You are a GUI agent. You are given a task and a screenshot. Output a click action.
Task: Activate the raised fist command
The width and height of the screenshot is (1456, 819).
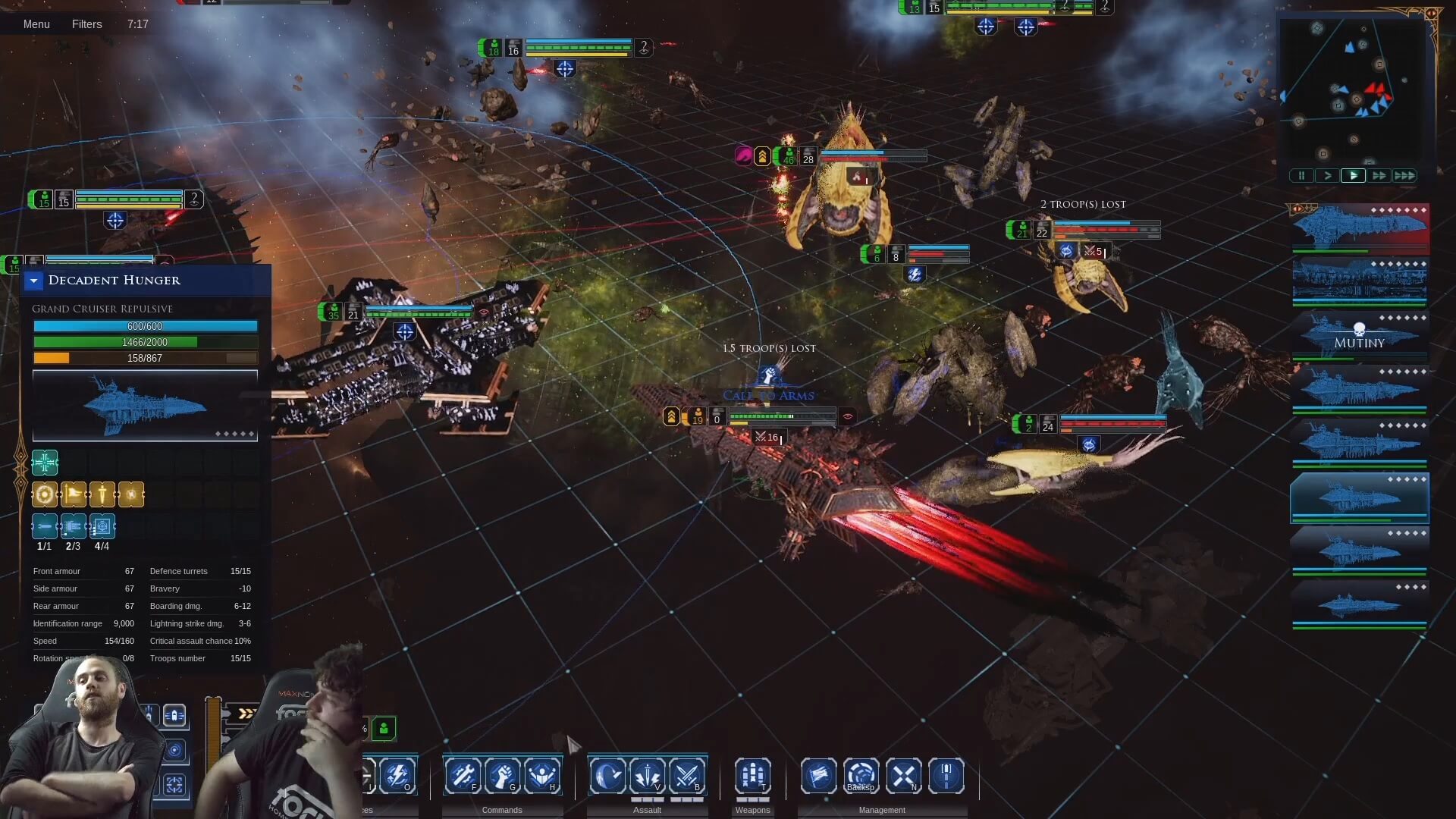pos(502,776)
